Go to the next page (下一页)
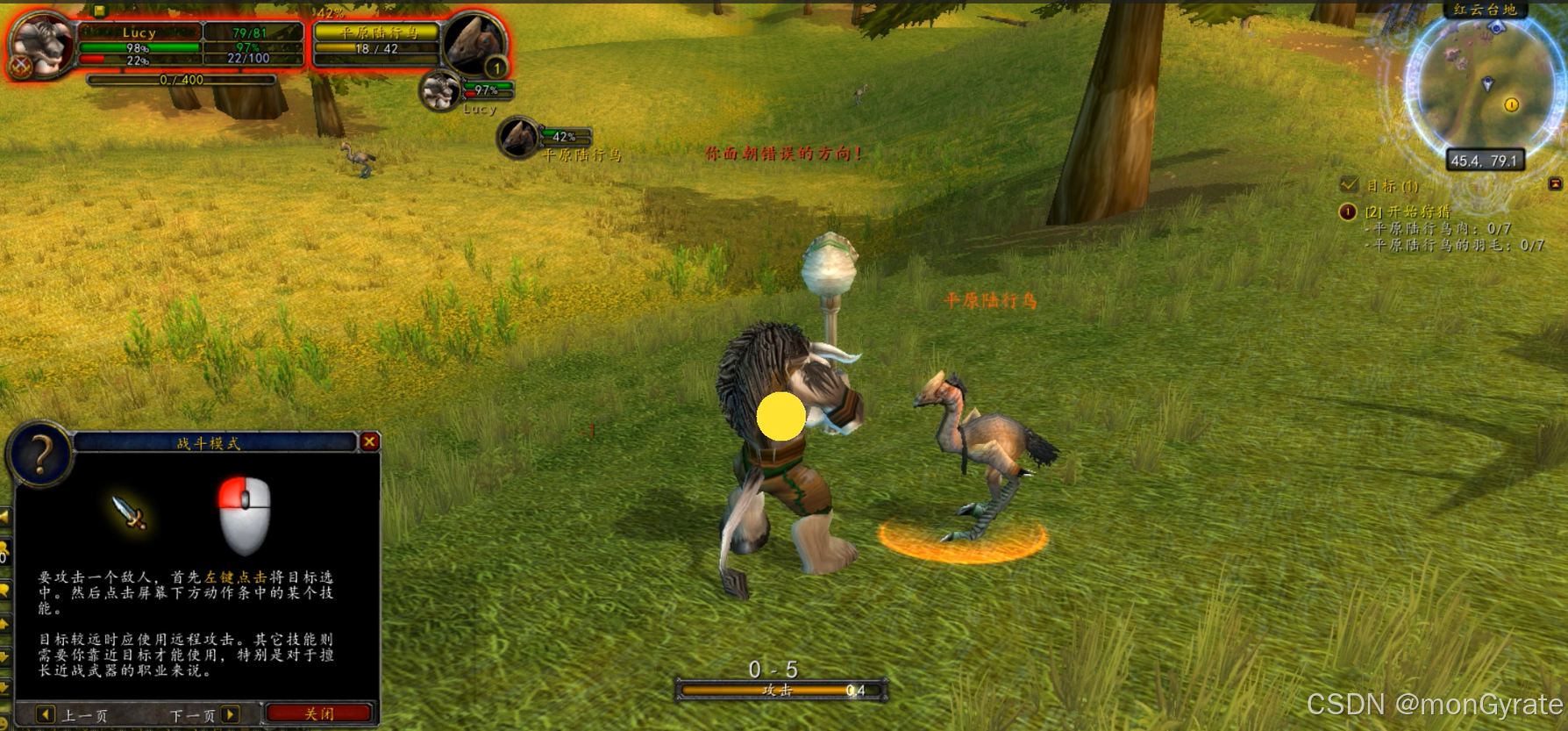The width and height of the screenshot is (1568, 731). tap(230, 714)
